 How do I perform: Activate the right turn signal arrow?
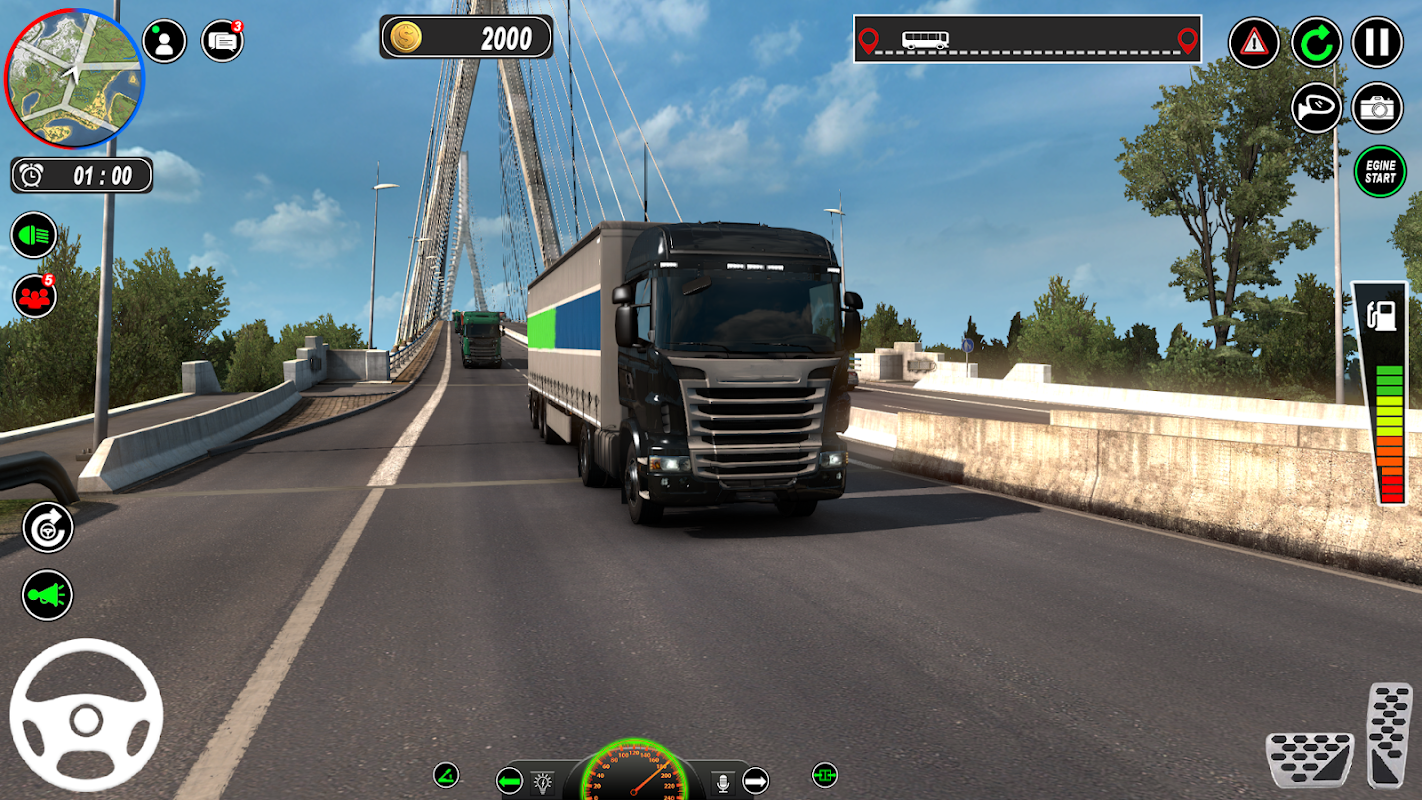point(755,780)
